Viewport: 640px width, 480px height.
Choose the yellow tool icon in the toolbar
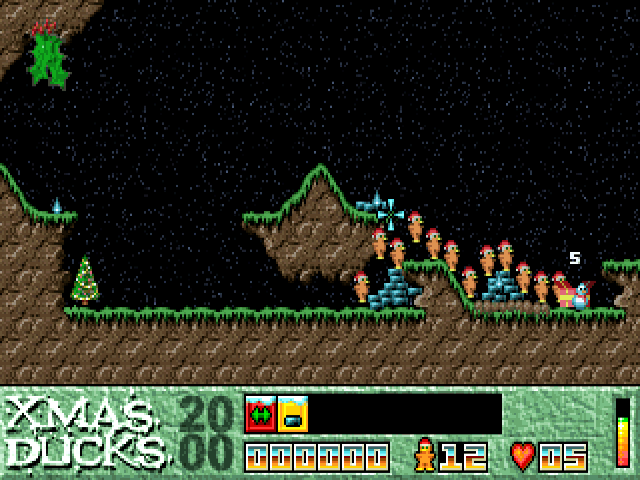(x=293, y=413)
